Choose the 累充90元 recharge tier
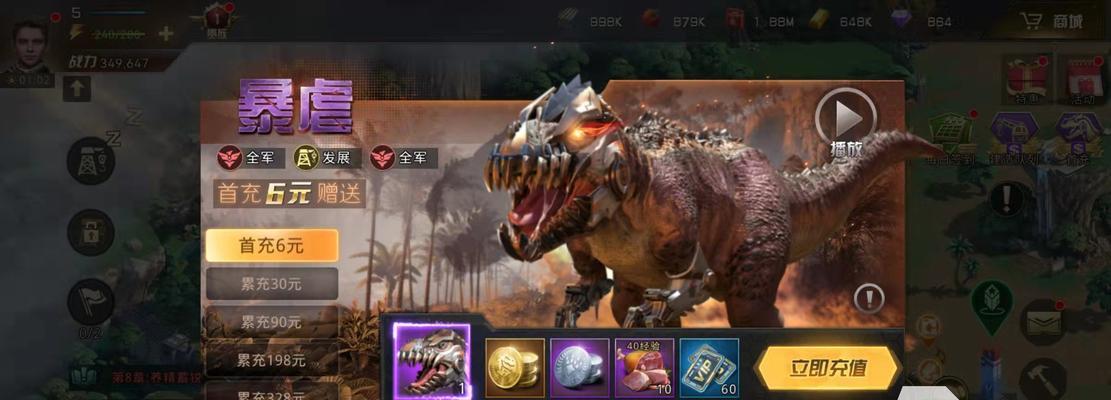This screenshot has height=400, width=1111. click(272, 322)
